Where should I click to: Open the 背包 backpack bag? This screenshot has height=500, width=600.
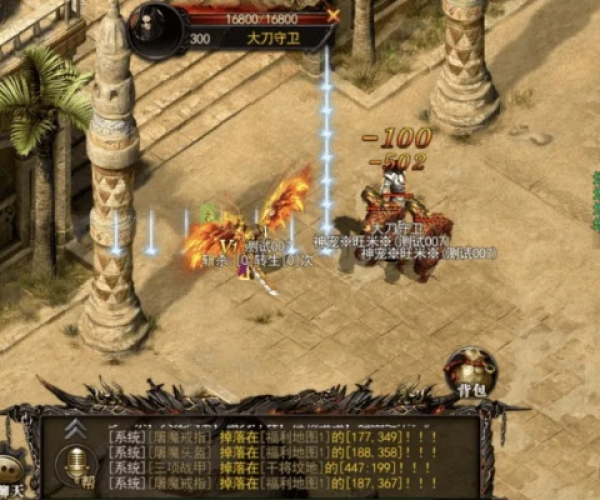pos(471,372)
